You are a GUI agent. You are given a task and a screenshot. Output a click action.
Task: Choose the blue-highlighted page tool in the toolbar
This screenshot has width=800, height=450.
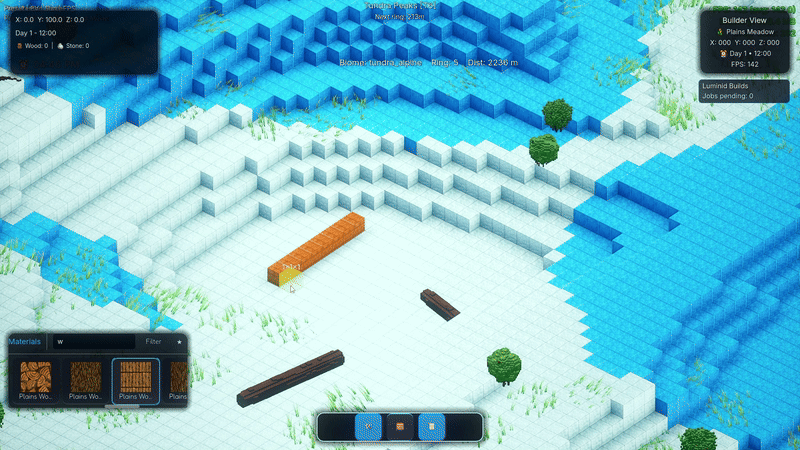pyautogui.click(x=432, y=427)
